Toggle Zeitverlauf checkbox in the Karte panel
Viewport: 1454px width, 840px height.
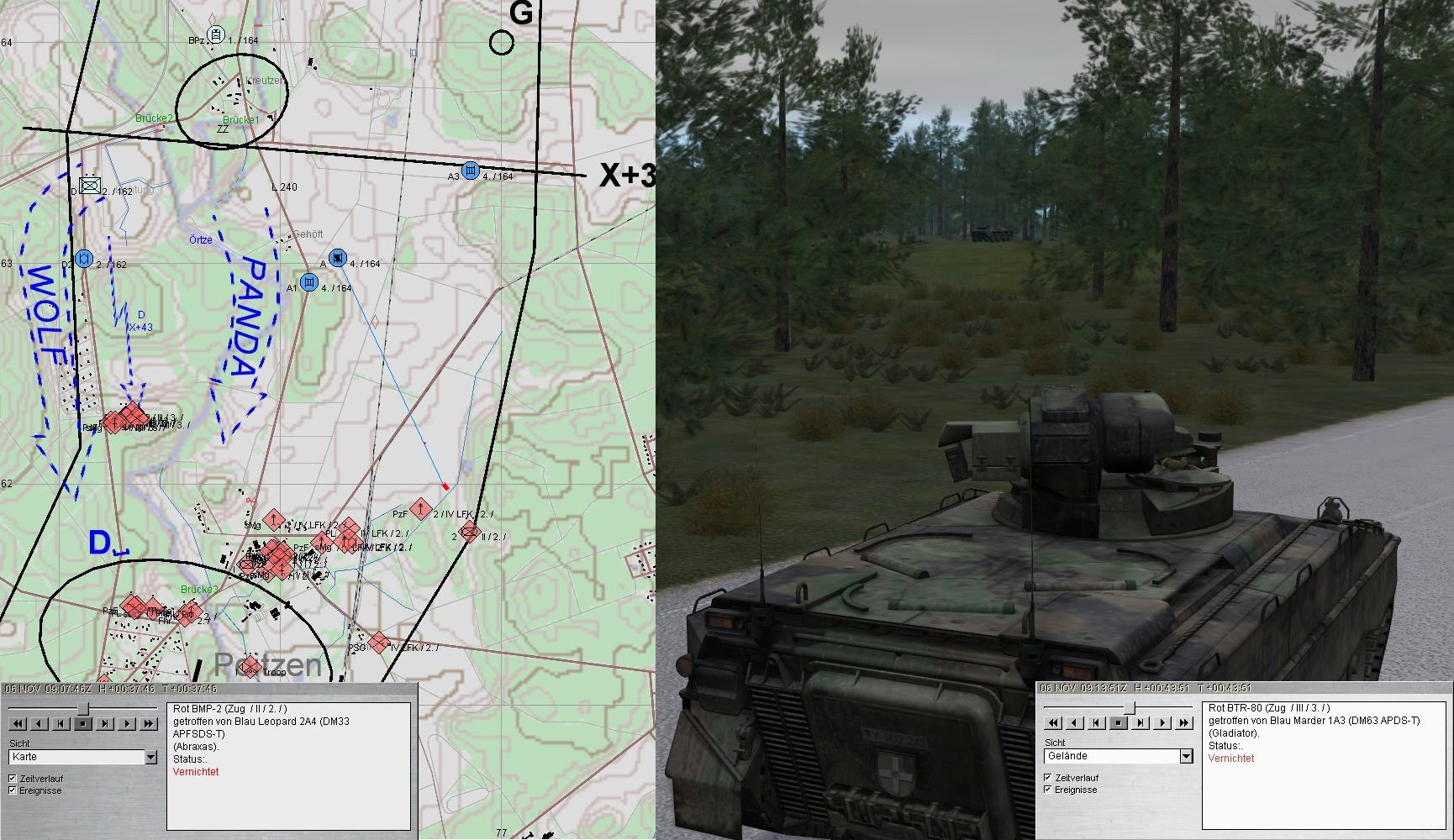pyautogui.click(x=13, y=779)
